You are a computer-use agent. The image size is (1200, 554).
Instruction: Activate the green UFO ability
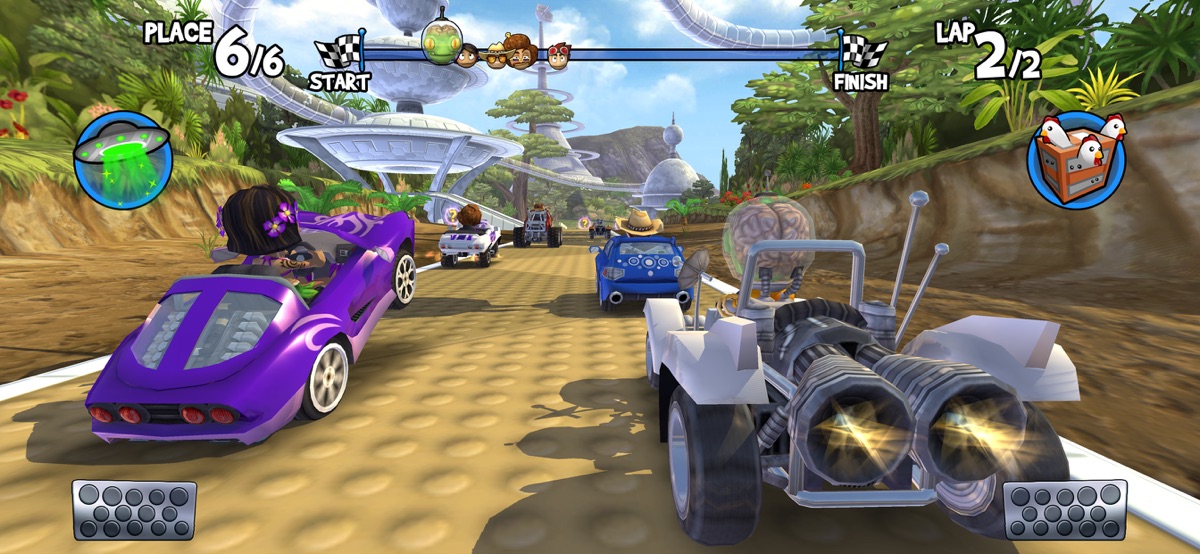[123, 160]
